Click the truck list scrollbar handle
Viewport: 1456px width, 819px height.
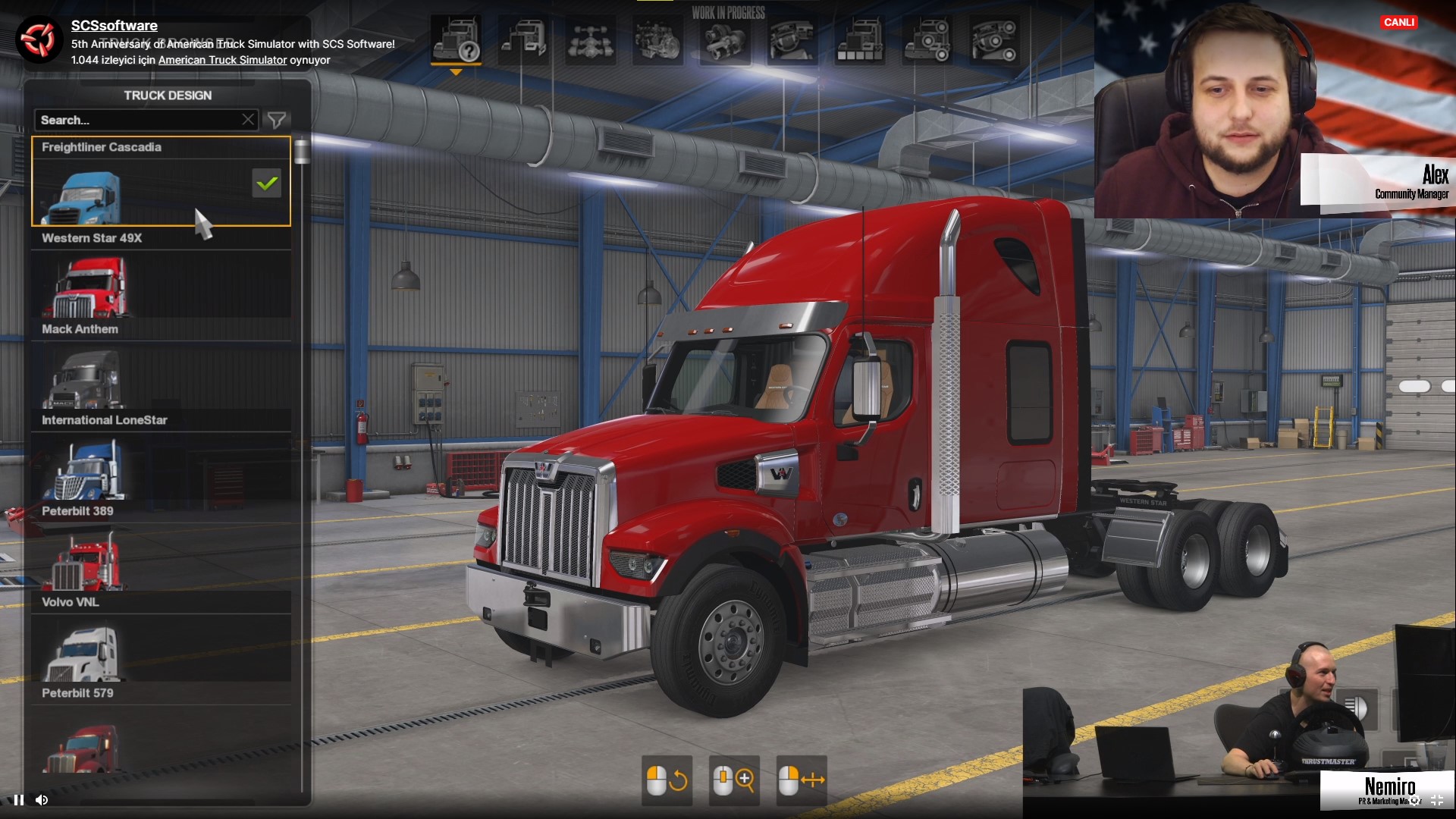pos(302,151)
